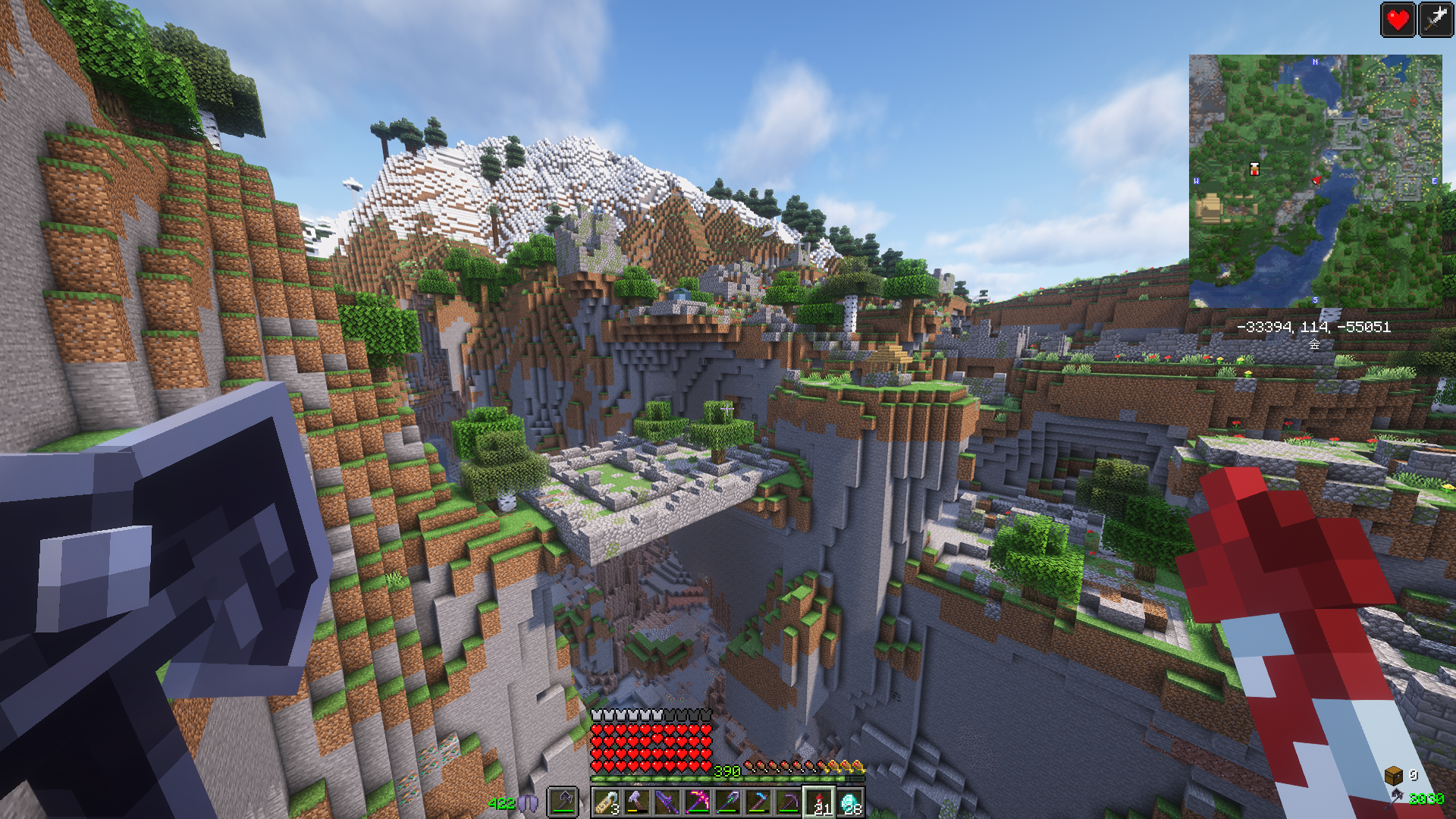Screen dimensions: 1456x819
Task: Select the offhand dark shovel slot
Action: coord(563,801)
